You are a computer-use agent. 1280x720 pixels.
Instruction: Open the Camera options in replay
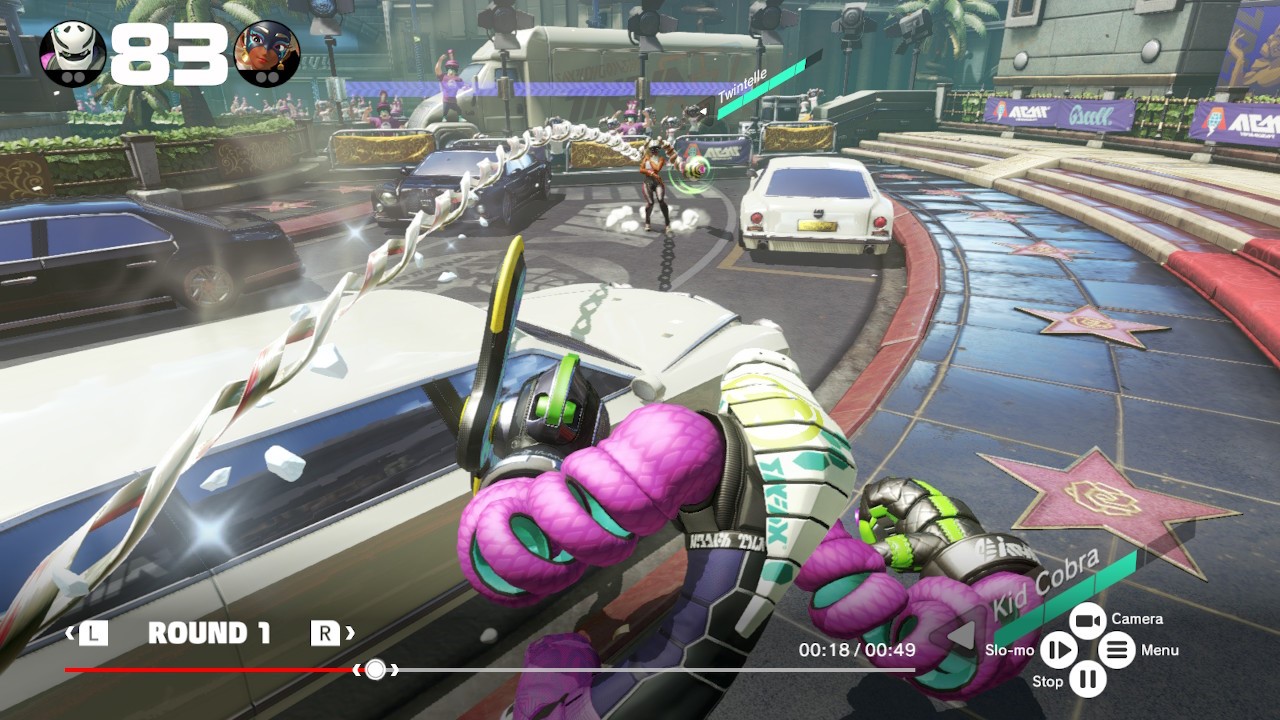point(1087,621)
